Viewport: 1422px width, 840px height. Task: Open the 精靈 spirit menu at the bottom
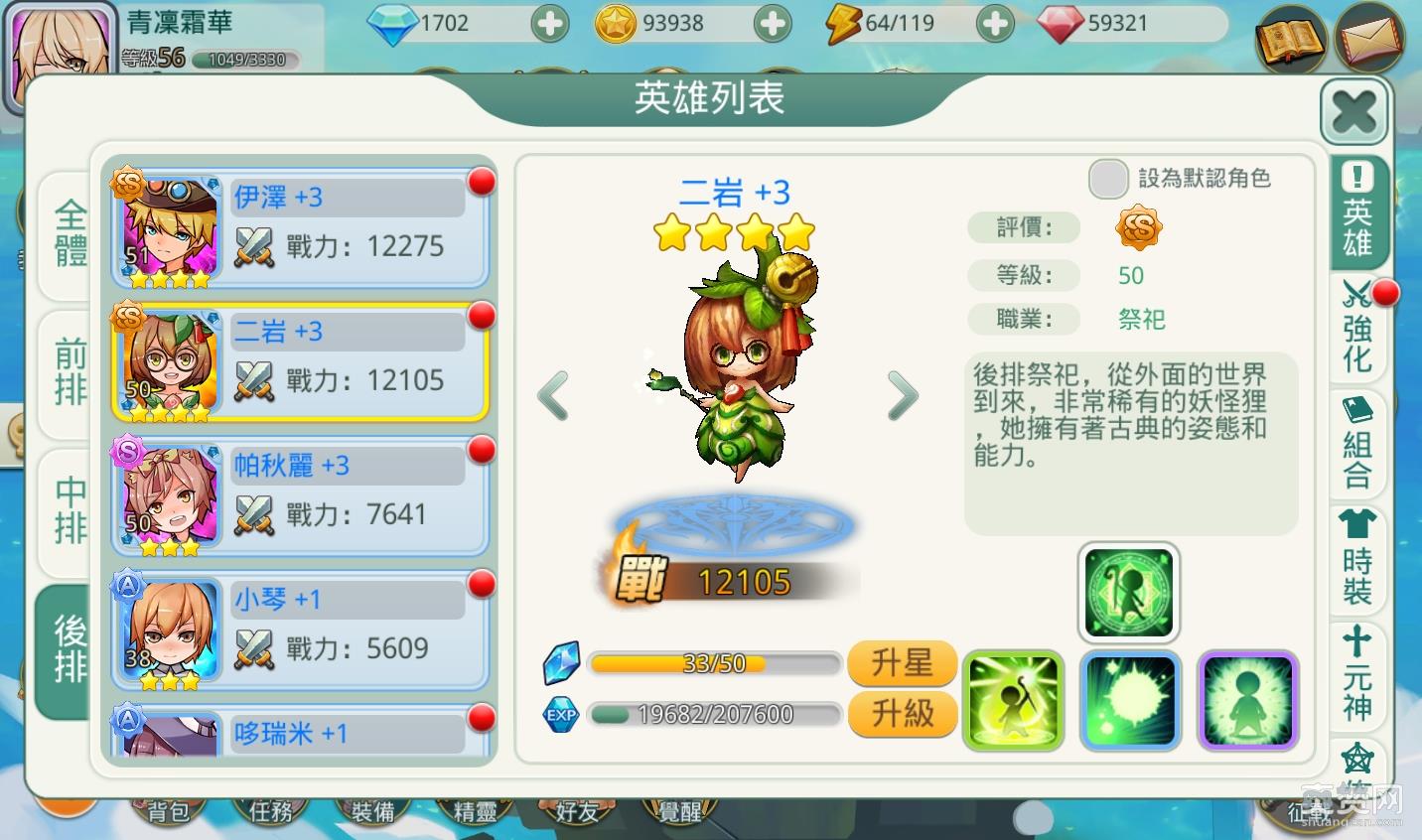[x=474, y=810]
